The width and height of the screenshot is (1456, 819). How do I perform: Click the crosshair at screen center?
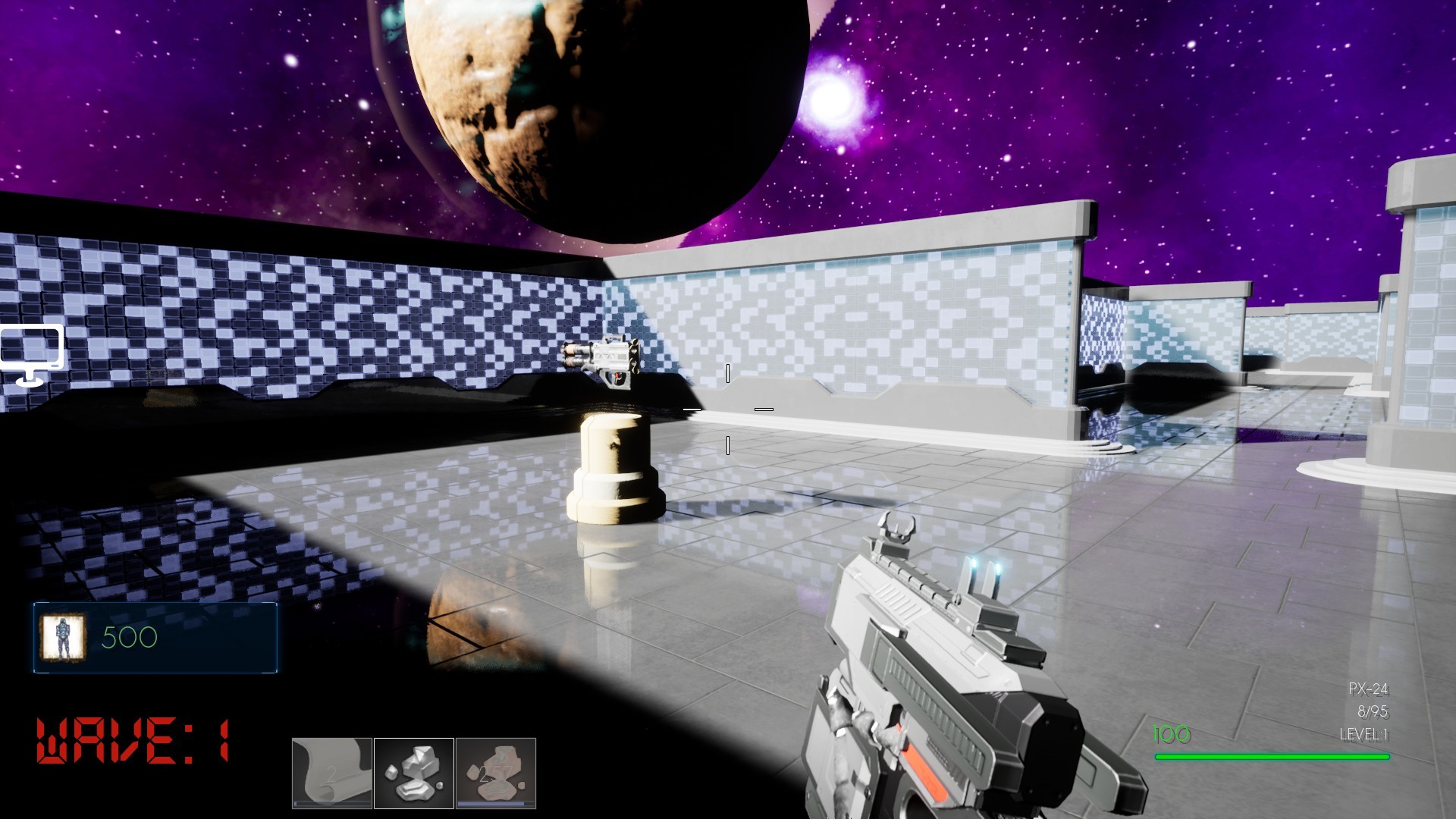tap(728, 409)
